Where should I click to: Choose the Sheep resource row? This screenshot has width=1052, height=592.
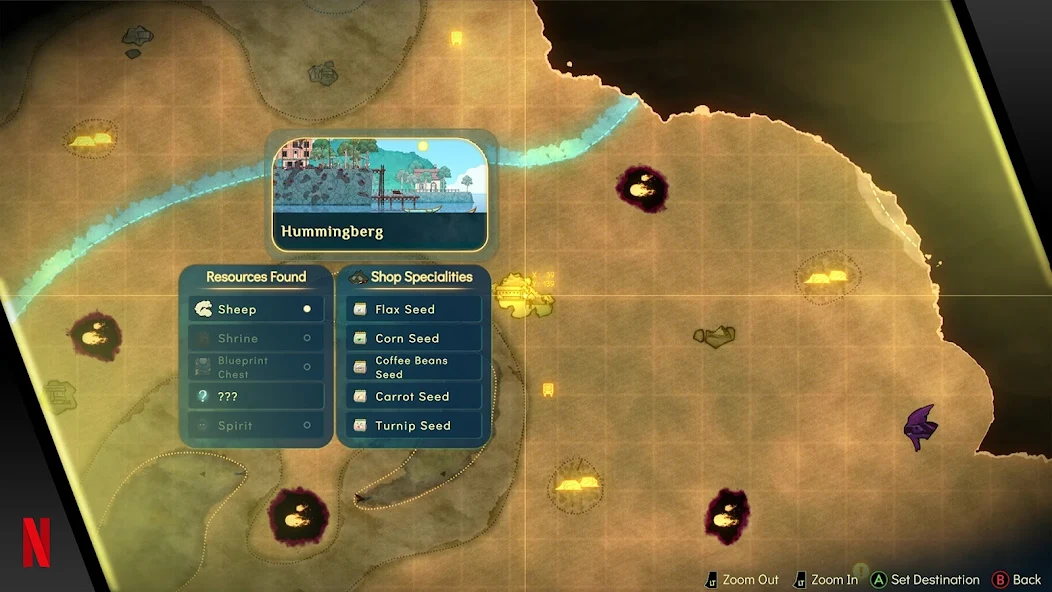tap(256, 310)
